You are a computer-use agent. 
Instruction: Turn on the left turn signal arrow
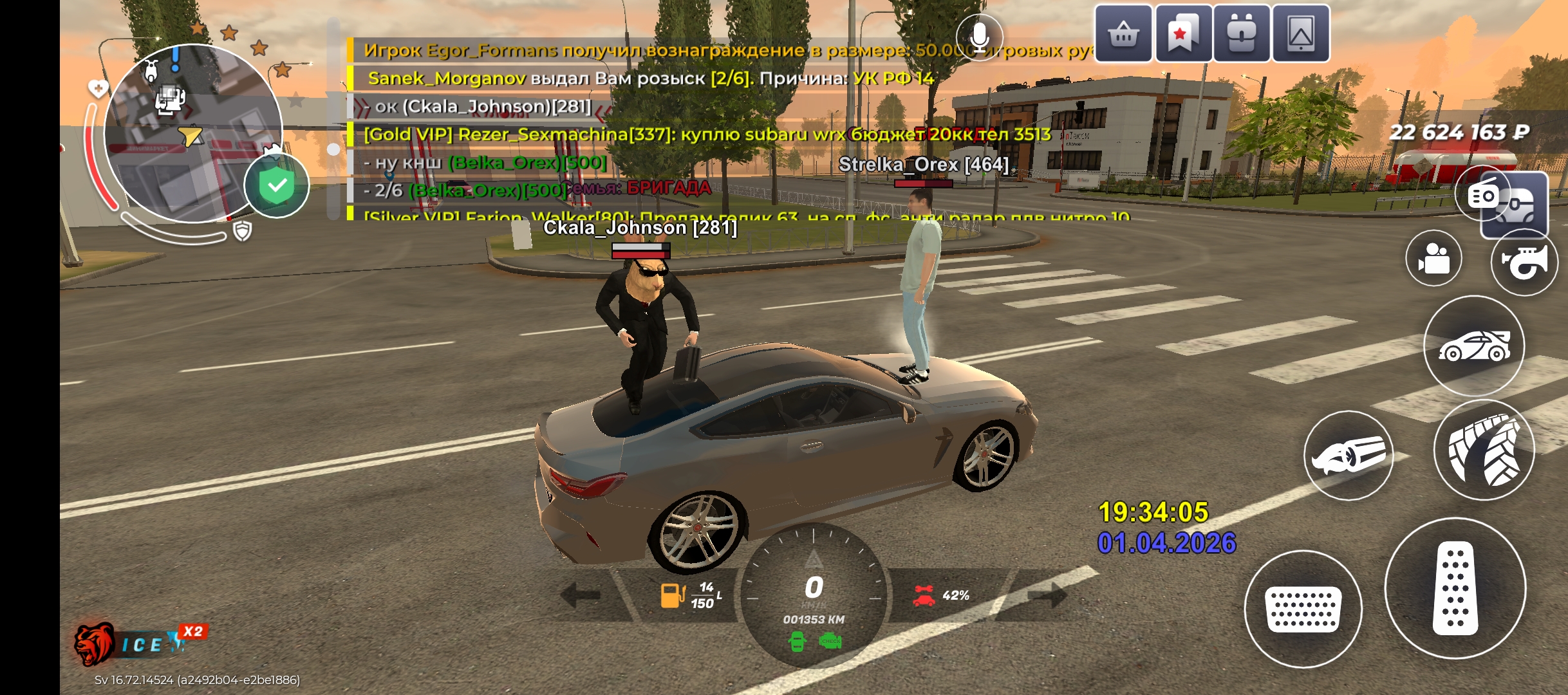(581, 595)
